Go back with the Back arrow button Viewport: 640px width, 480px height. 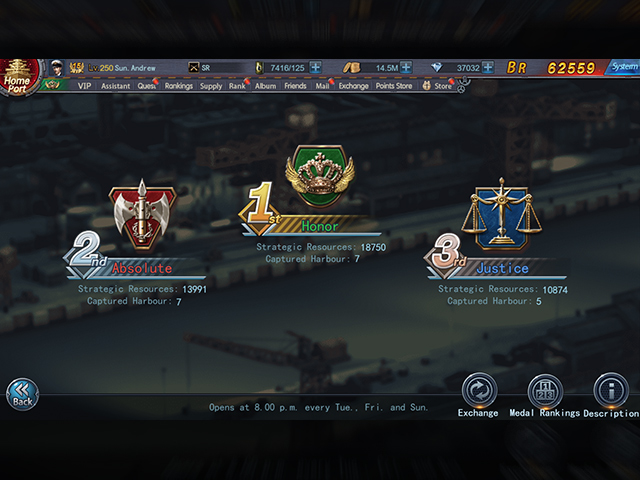(x=22, y=393)
